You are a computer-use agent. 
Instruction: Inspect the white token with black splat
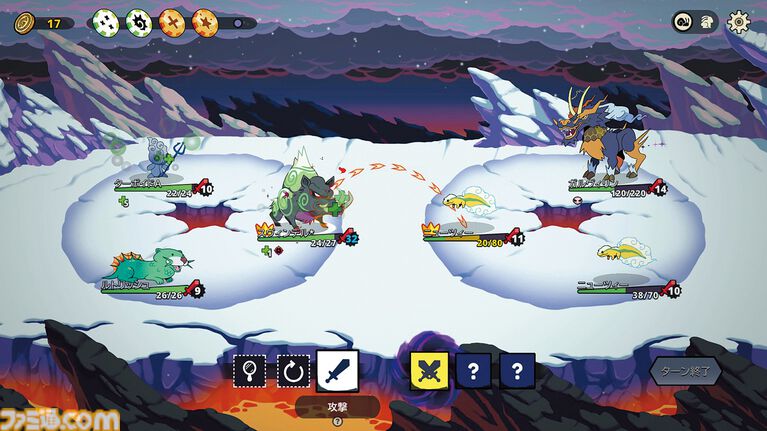coord(138,21)
